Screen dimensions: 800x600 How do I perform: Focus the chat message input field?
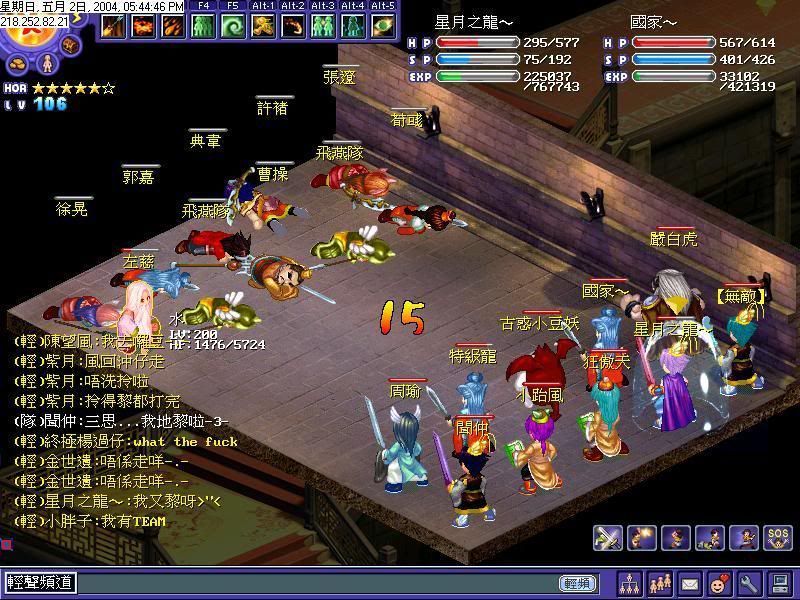click(300, 583)
